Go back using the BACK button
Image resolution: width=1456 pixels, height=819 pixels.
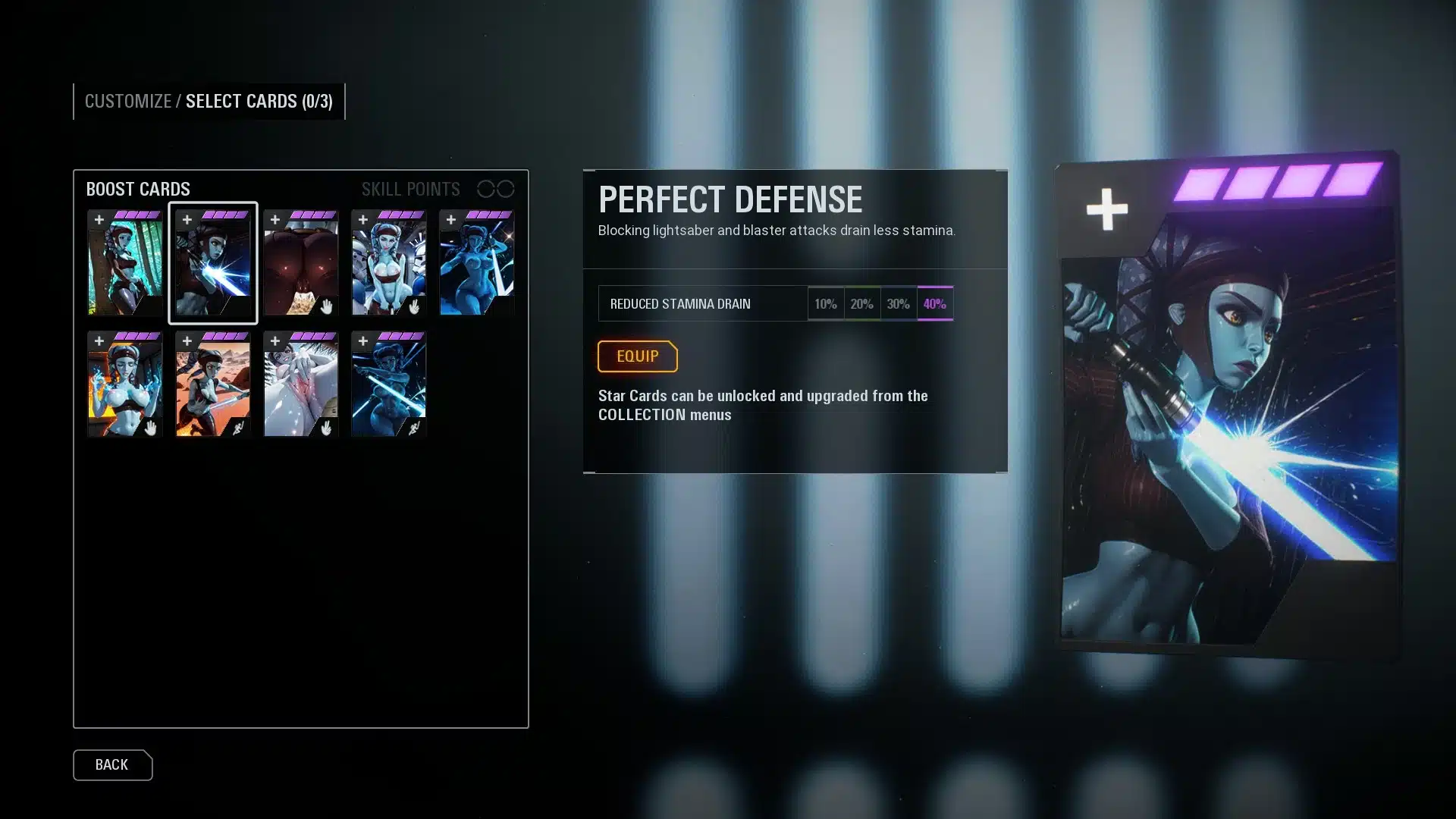[112, 764]
